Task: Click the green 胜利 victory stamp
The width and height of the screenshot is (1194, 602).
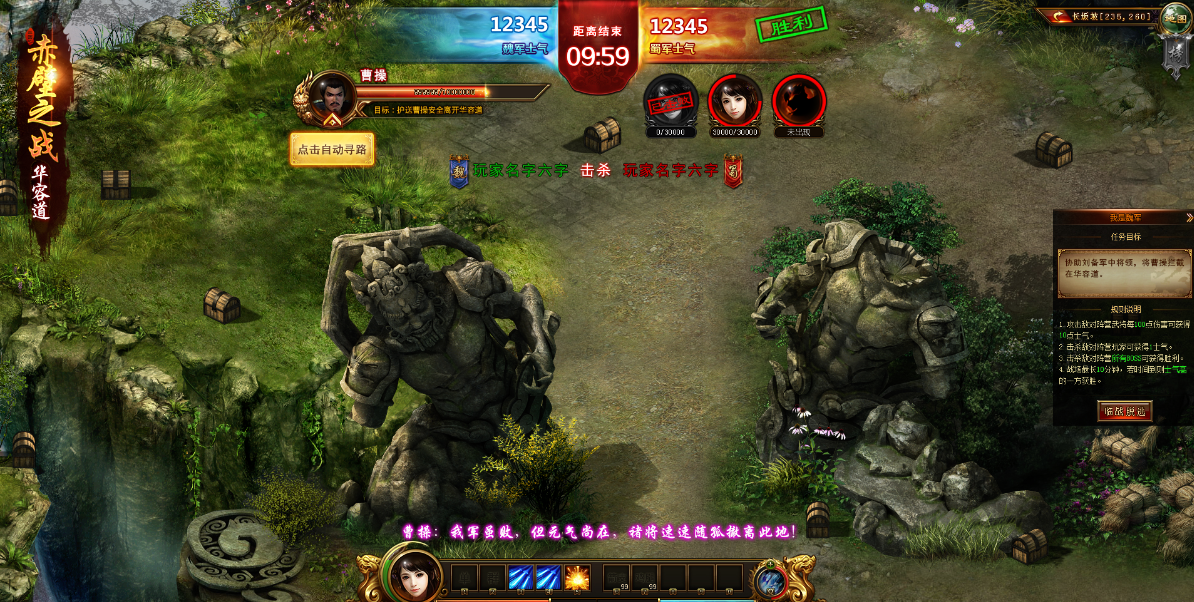Action: pyautogui.click(x=792, y=25)
